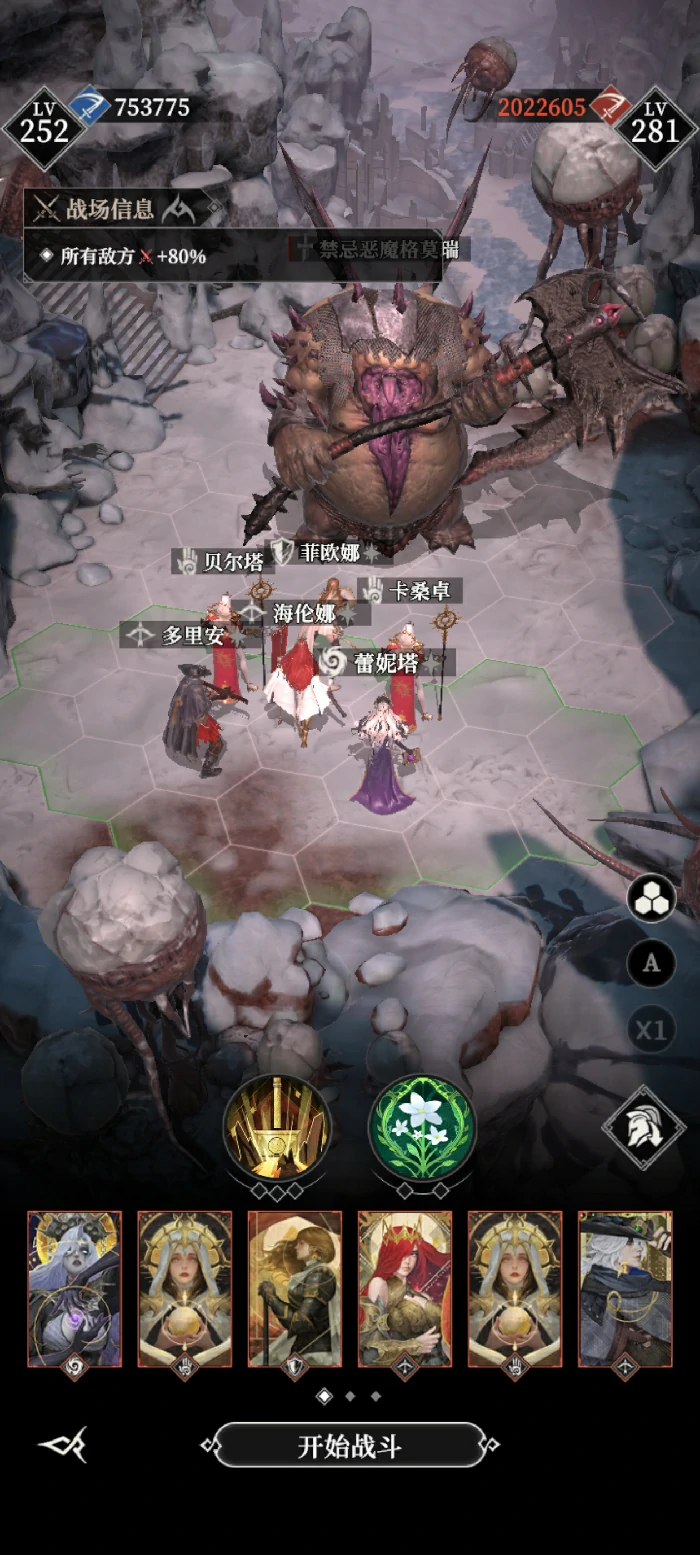Select the purple-haired mage hero card

tap(75, 1288)
